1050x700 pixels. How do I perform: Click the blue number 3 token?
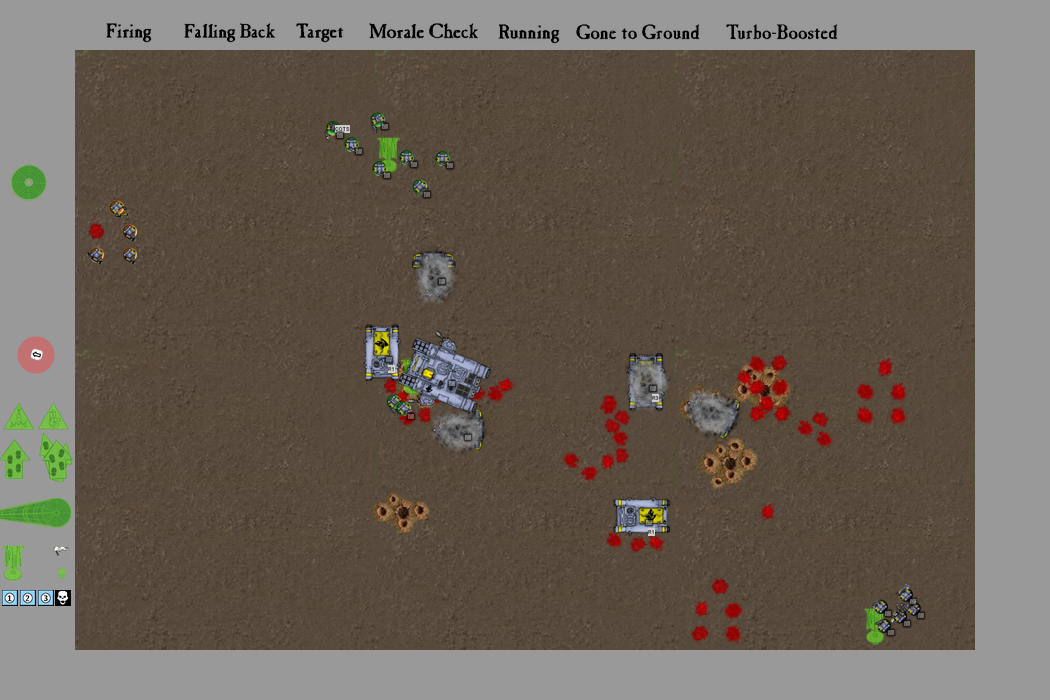point(45,598)
